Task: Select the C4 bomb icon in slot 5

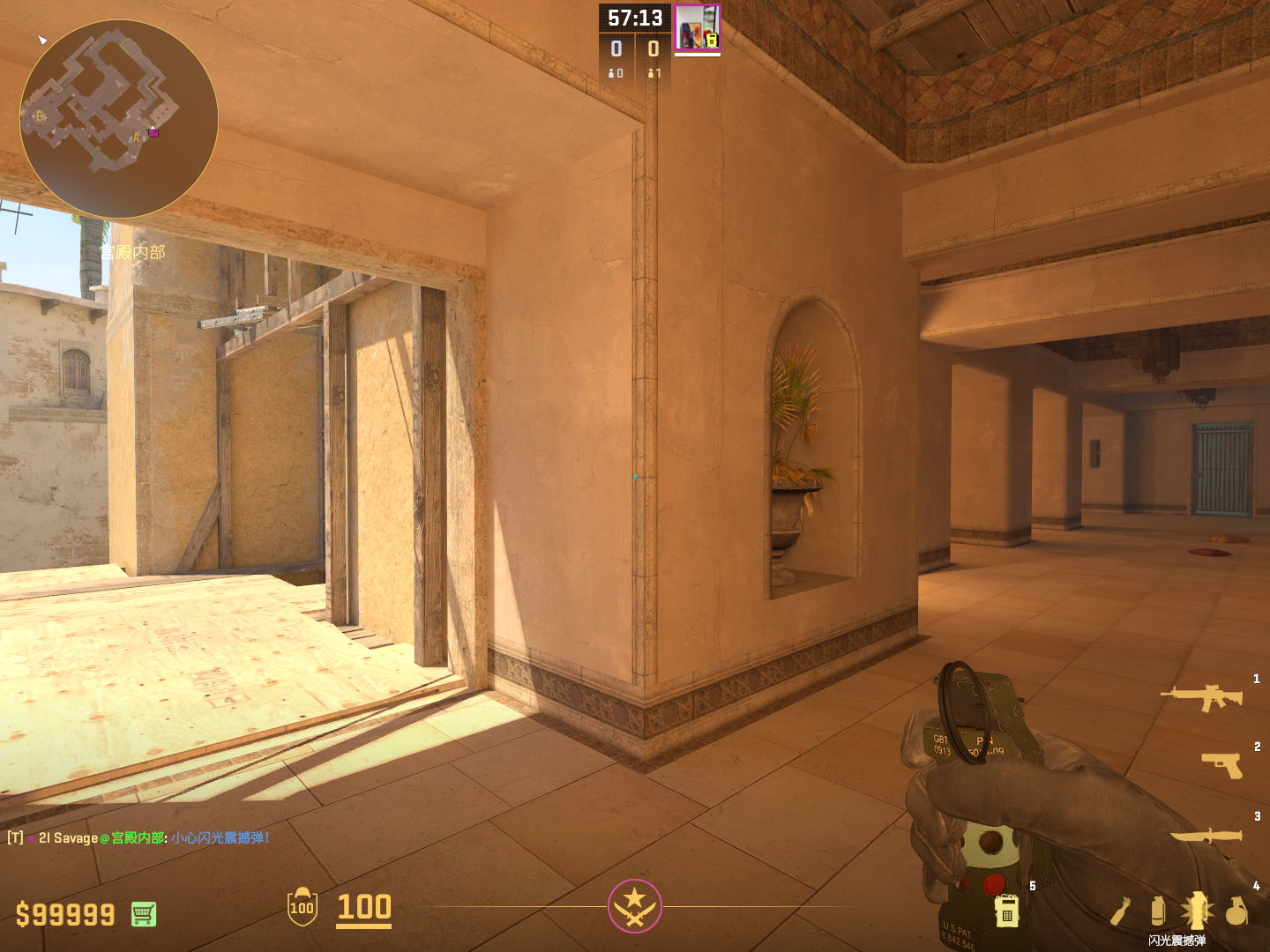Action: 1007,911
